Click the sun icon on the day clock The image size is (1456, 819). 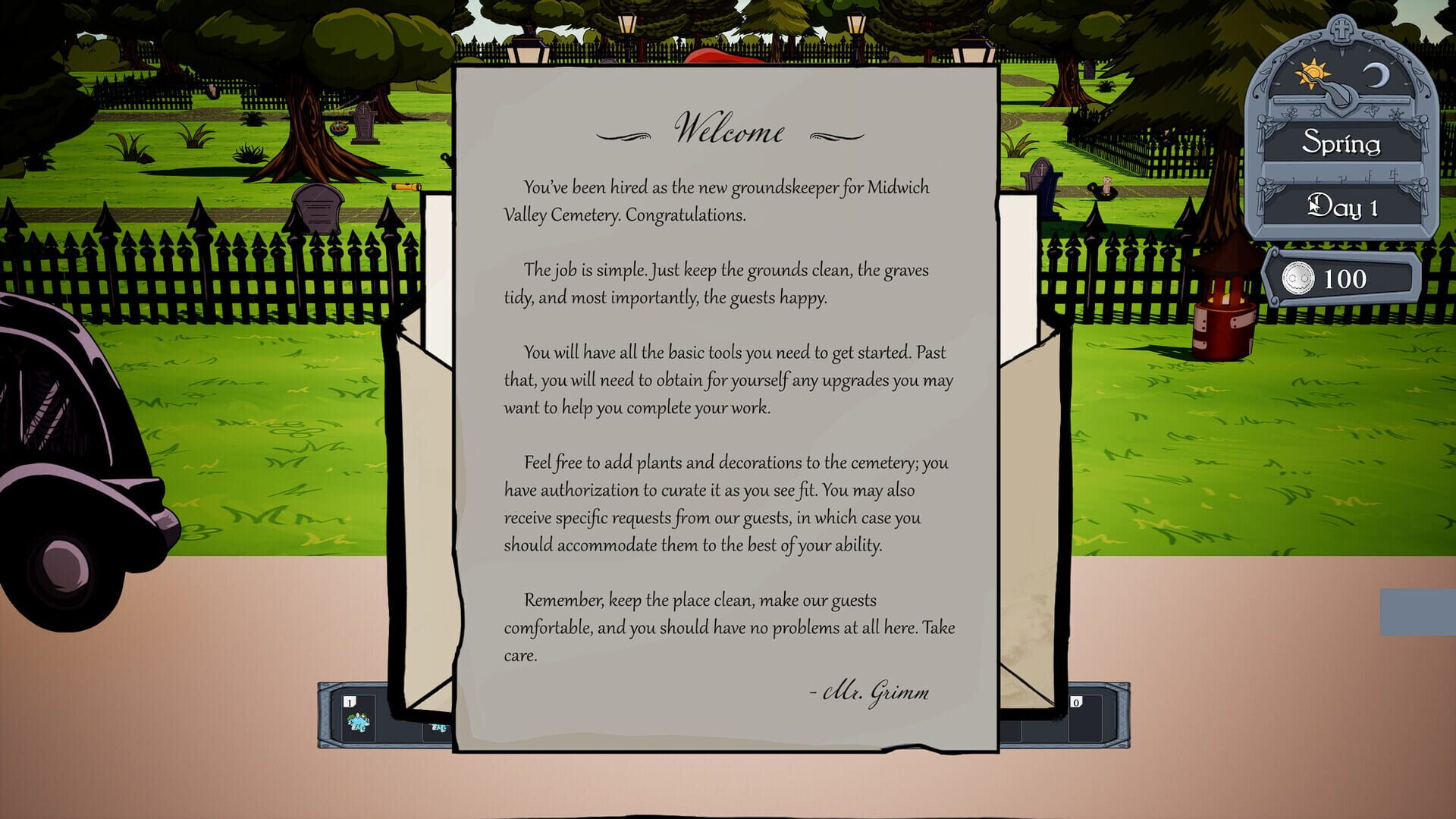(1313, 72)
